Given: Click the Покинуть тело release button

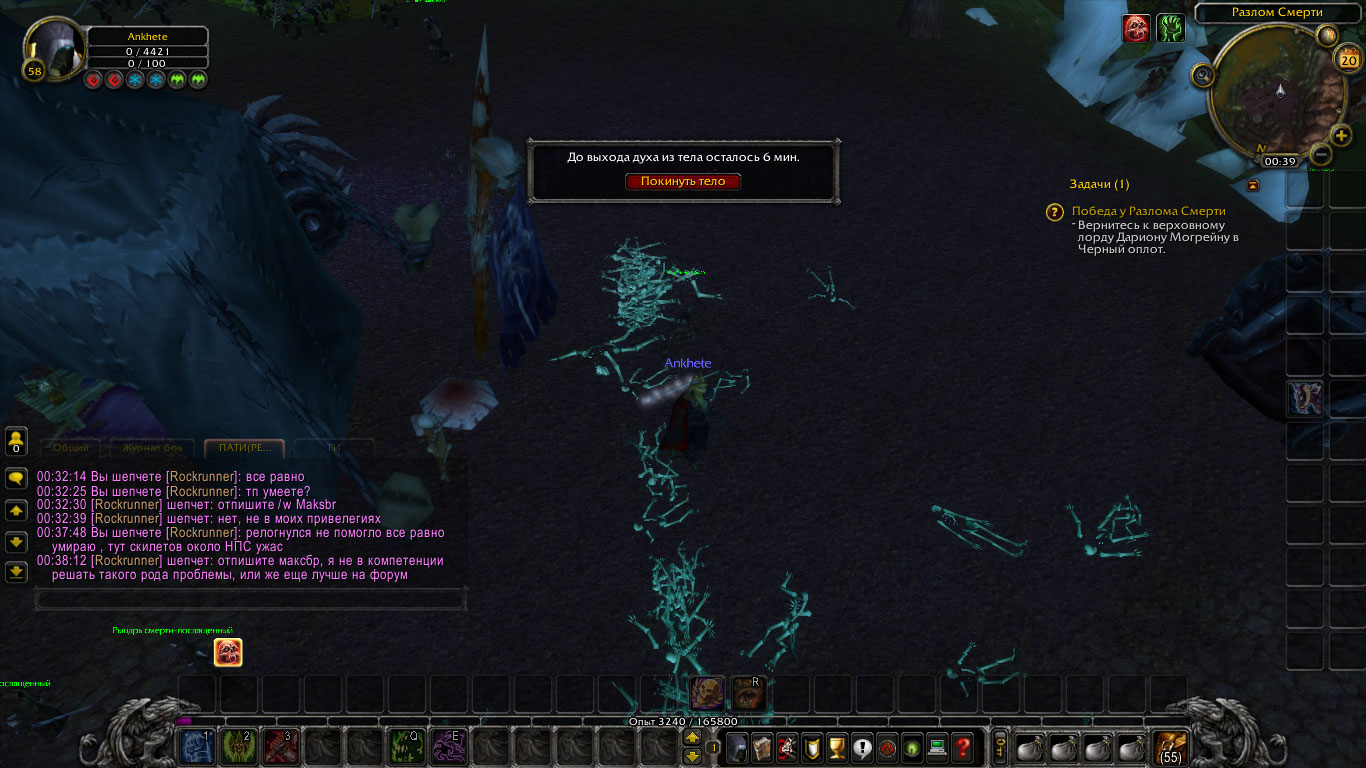Looking at the screenshot, I should (x=683, y=181).
